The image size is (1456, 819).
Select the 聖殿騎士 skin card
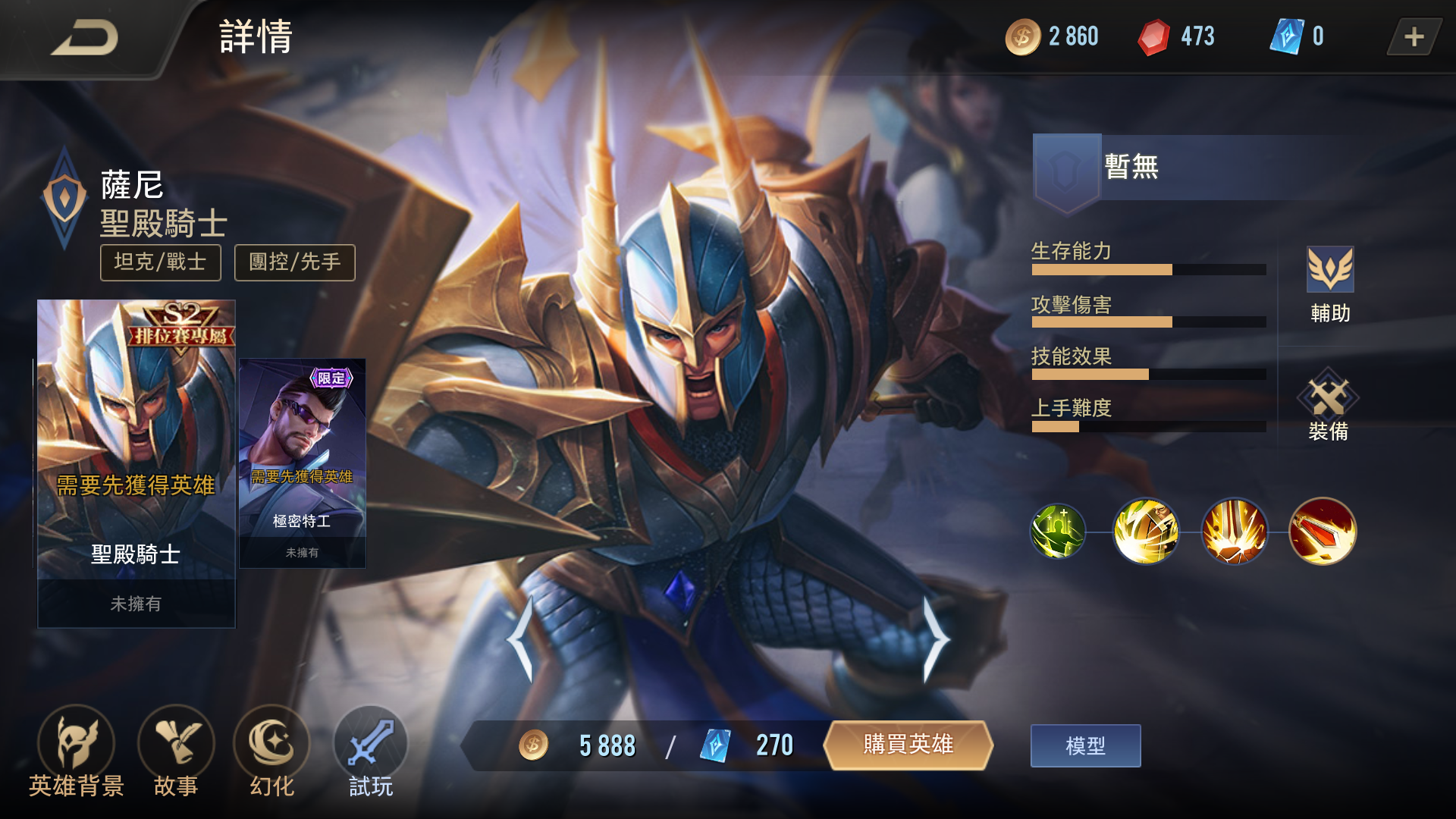[x=136, y=463]
